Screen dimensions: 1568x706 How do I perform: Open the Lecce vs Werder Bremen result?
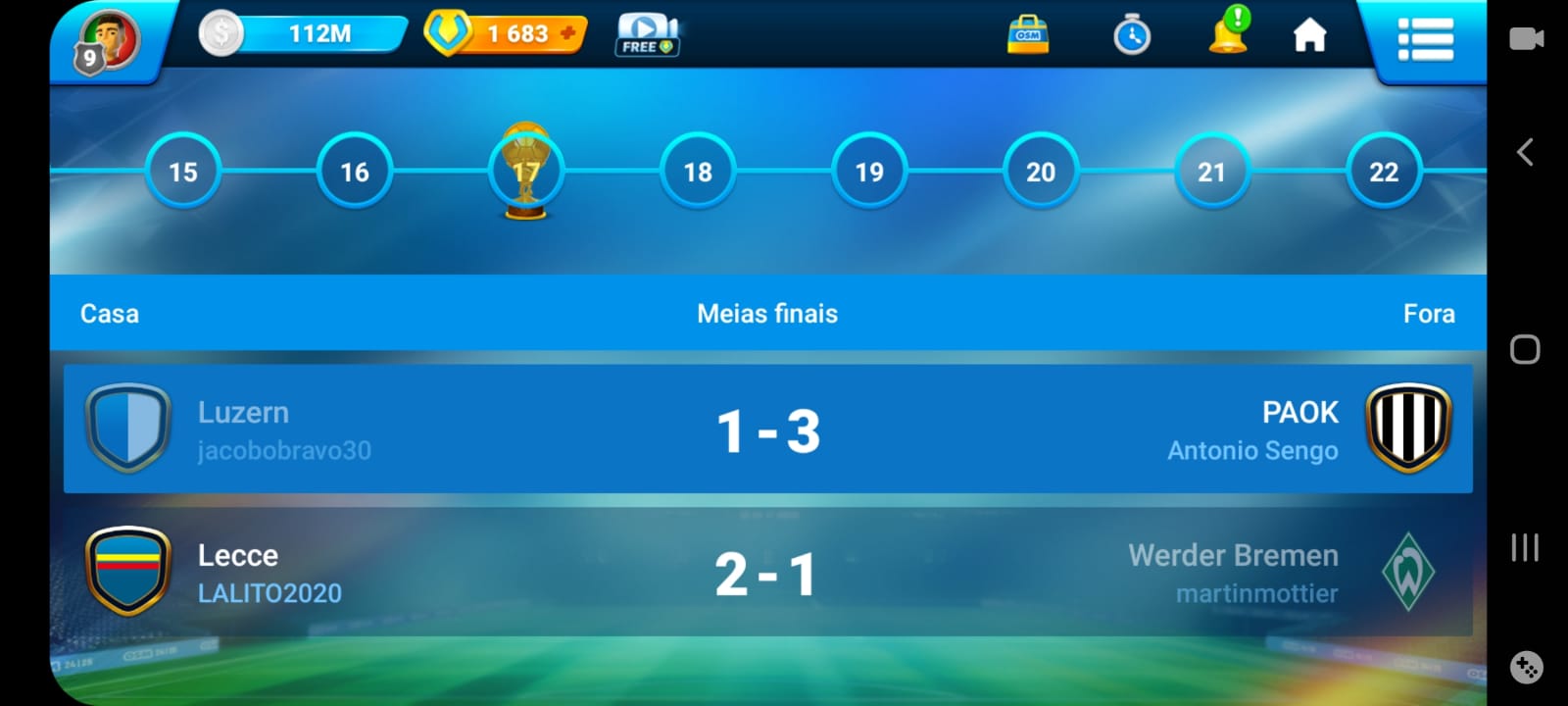pos(768,573)
